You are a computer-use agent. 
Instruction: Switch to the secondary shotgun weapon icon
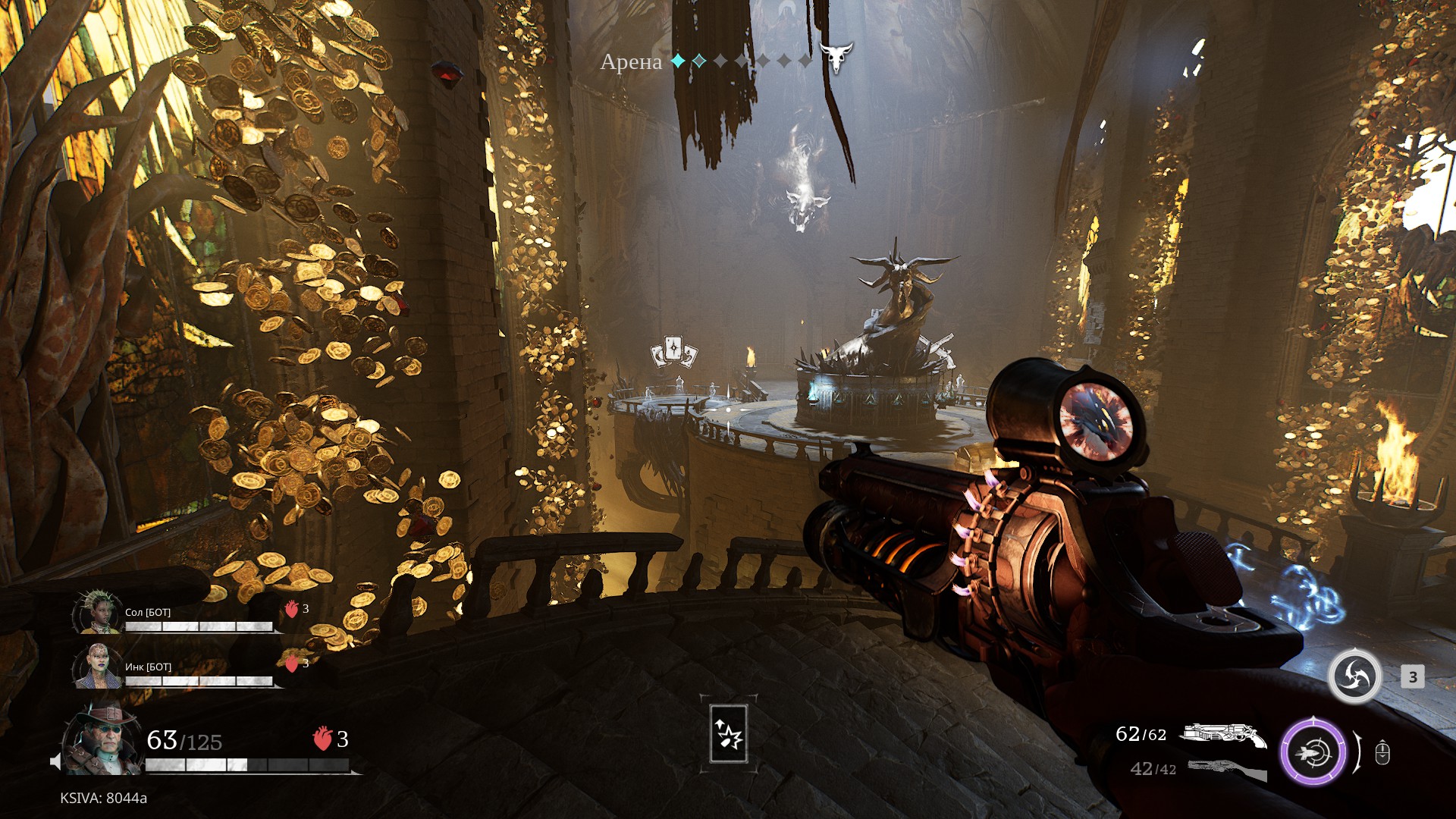[1226, 769]
